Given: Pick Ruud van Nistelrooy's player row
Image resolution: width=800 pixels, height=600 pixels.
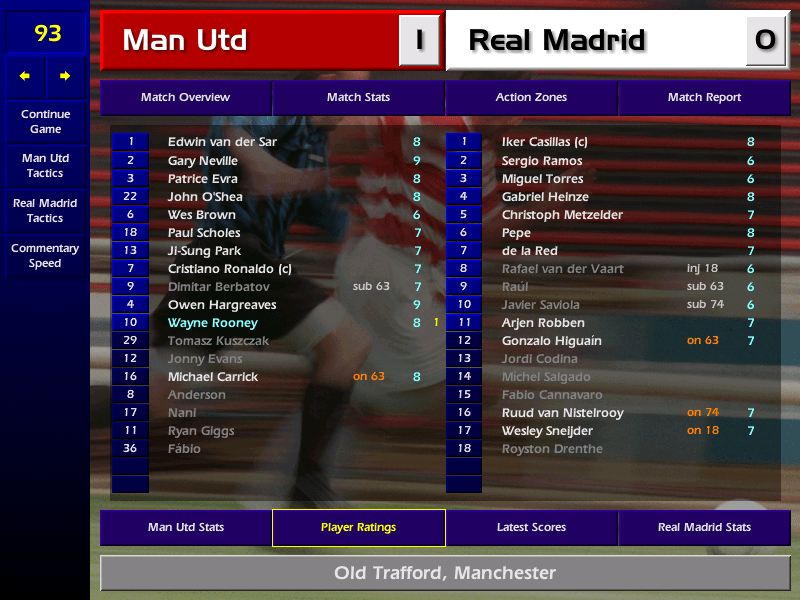Looking at the screenshot, I should click(562, 413).
